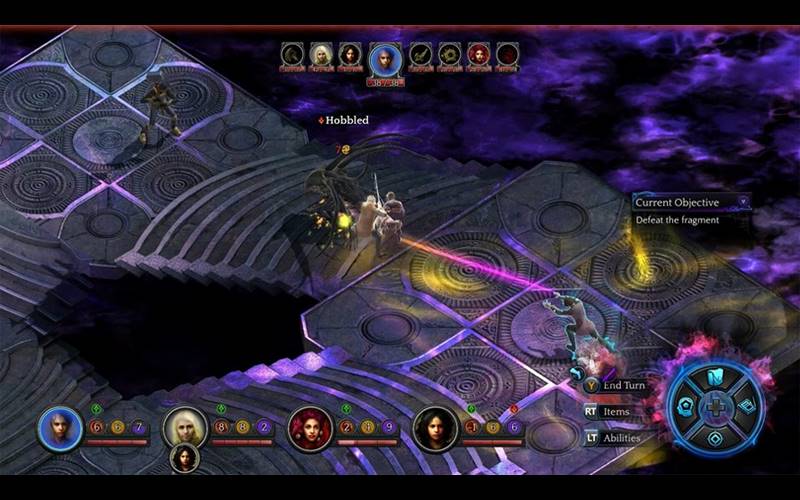Select the white-haired party member portrait
800x500 pixels.
(x=185, y=428)
